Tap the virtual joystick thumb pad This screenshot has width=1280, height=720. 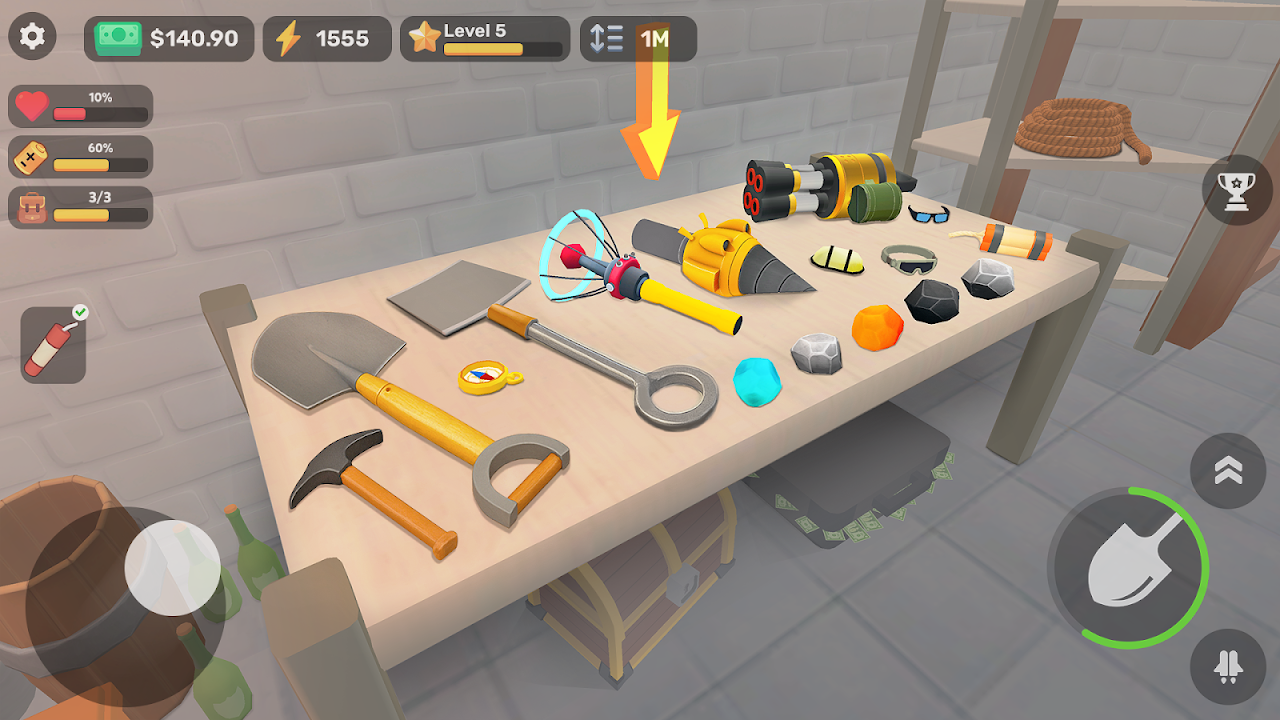pyautogui.click(x=172, y=567)
